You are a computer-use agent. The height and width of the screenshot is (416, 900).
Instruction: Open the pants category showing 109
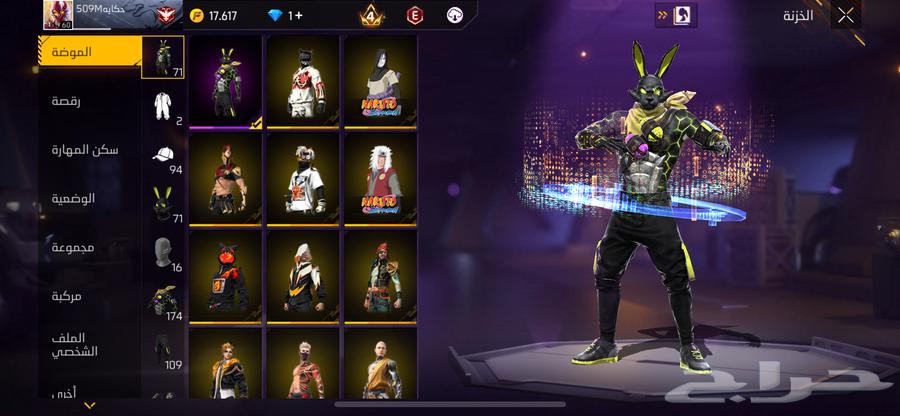tap(164, 350)
